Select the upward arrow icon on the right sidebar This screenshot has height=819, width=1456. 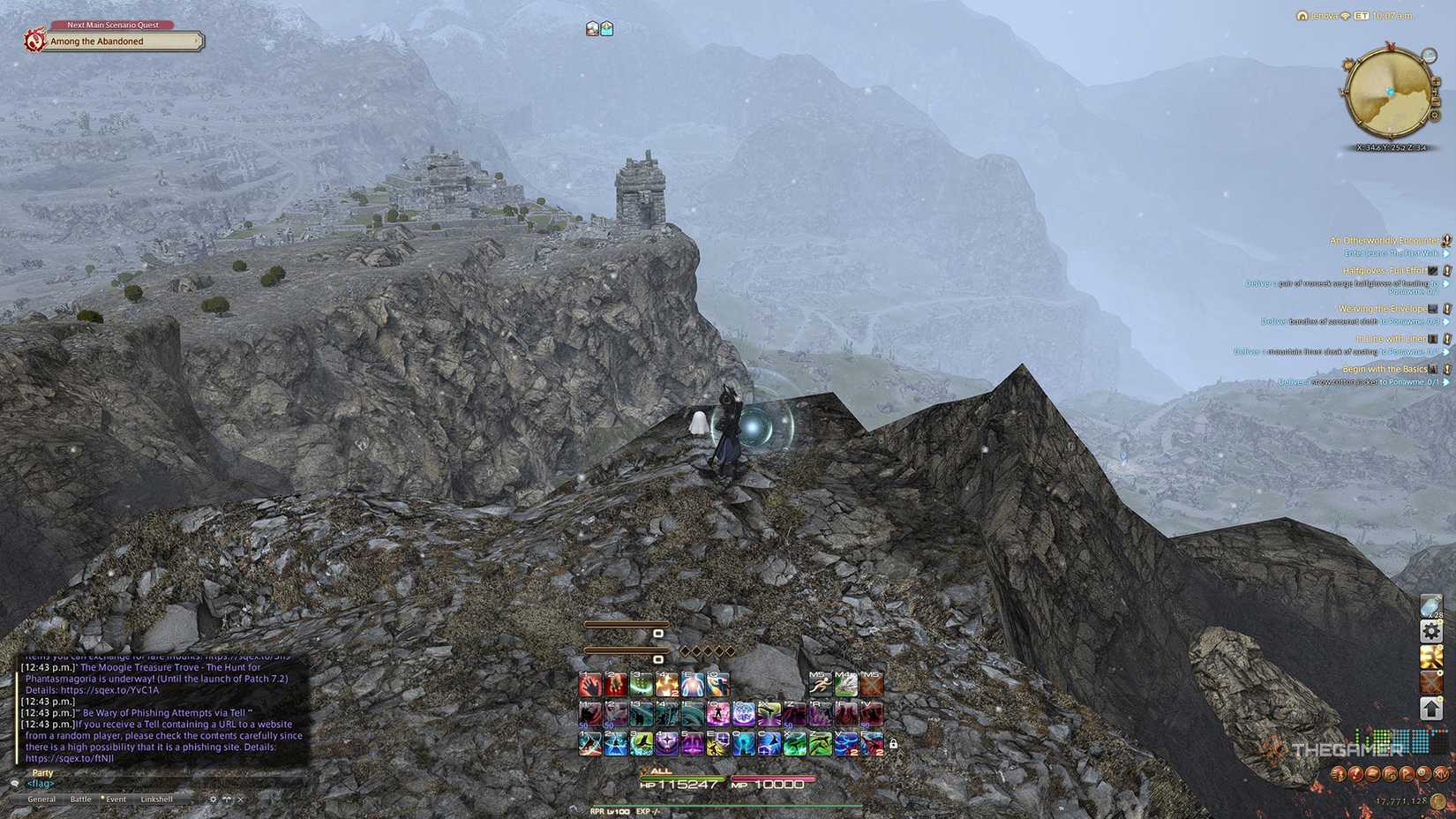click(x=1431, y=706)
